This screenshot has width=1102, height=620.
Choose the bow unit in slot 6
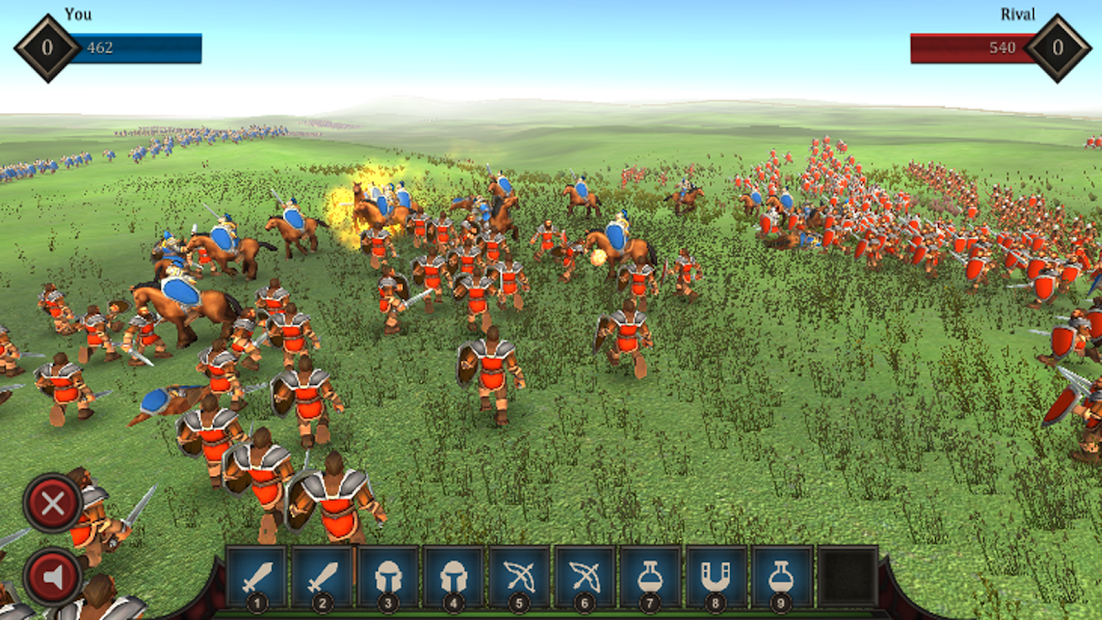[x=584, y=577]
